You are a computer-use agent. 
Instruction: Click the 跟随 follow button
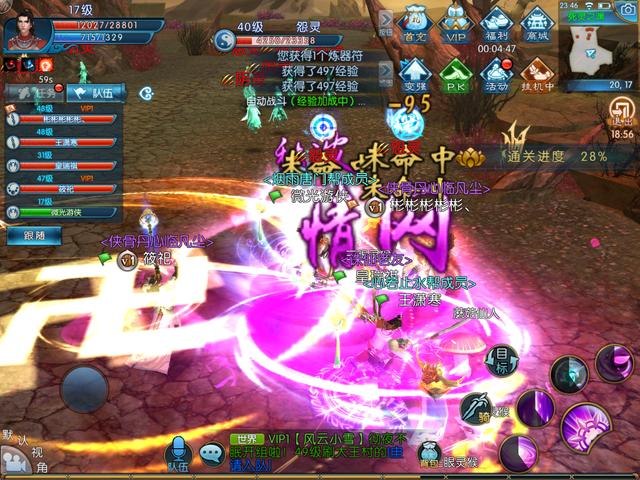[33, 235]
